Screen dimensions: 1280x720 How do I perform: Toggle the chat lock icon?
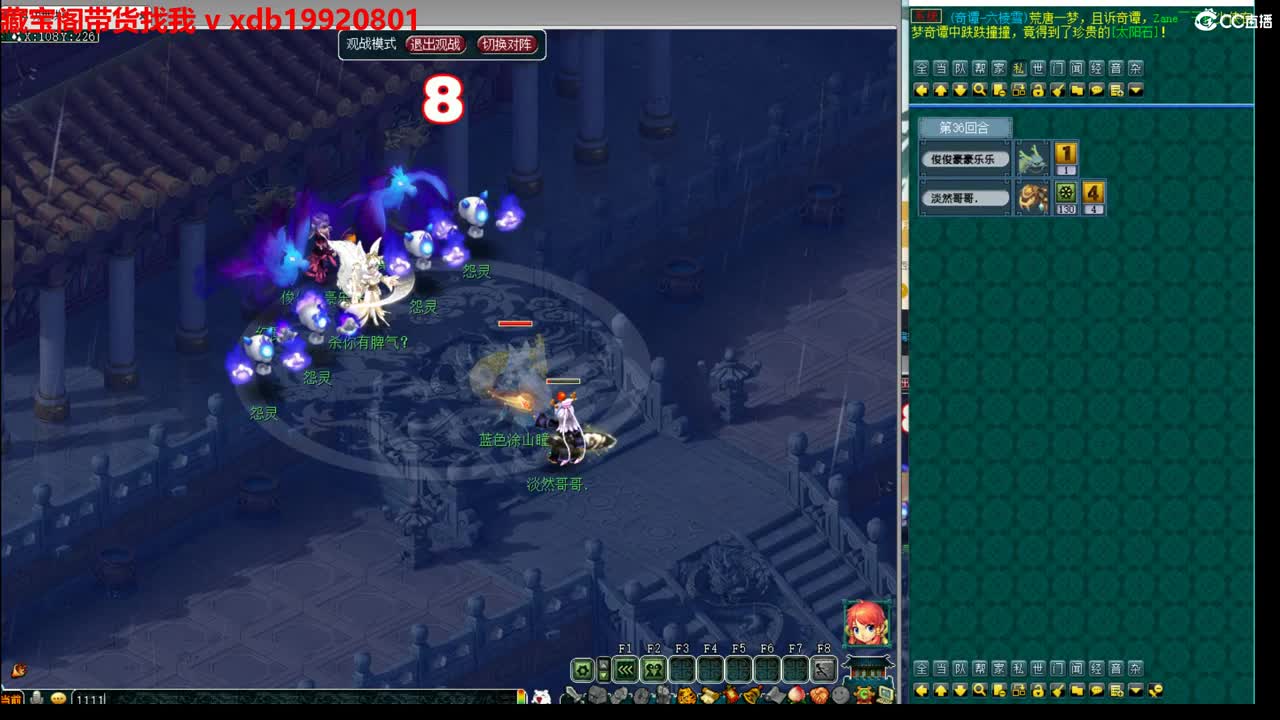click(x=1037, y=90)
